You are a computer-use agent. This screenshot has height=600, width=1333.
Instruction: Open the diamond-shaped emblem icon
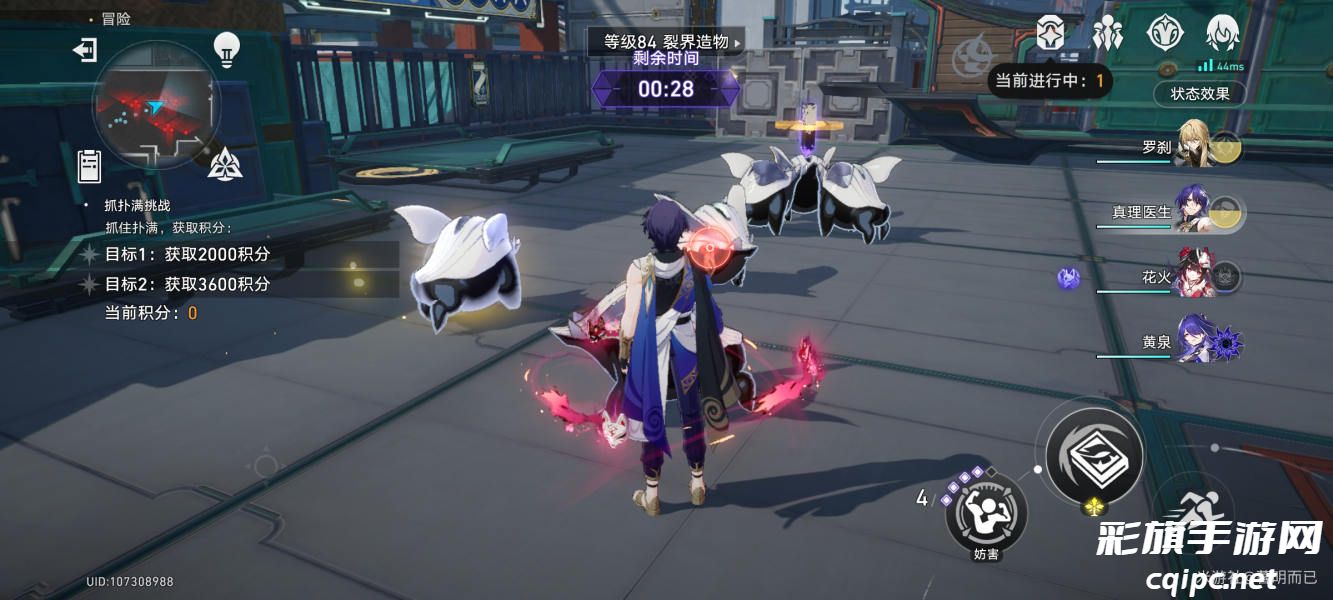(x=1164, y=34)
